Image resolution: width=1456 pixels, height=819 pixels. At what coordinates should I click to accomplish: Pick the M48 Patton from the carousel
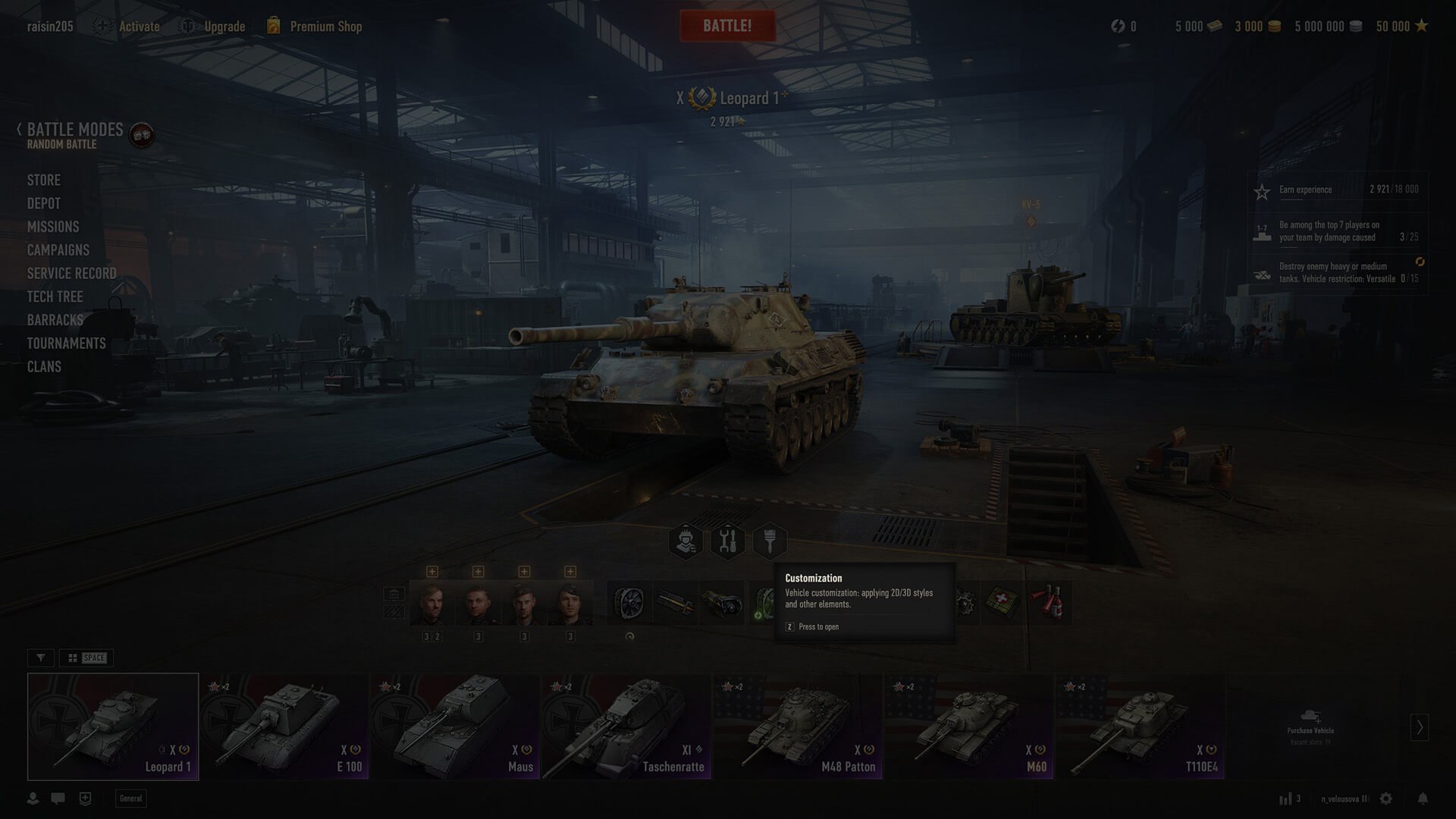pos(798,726)
